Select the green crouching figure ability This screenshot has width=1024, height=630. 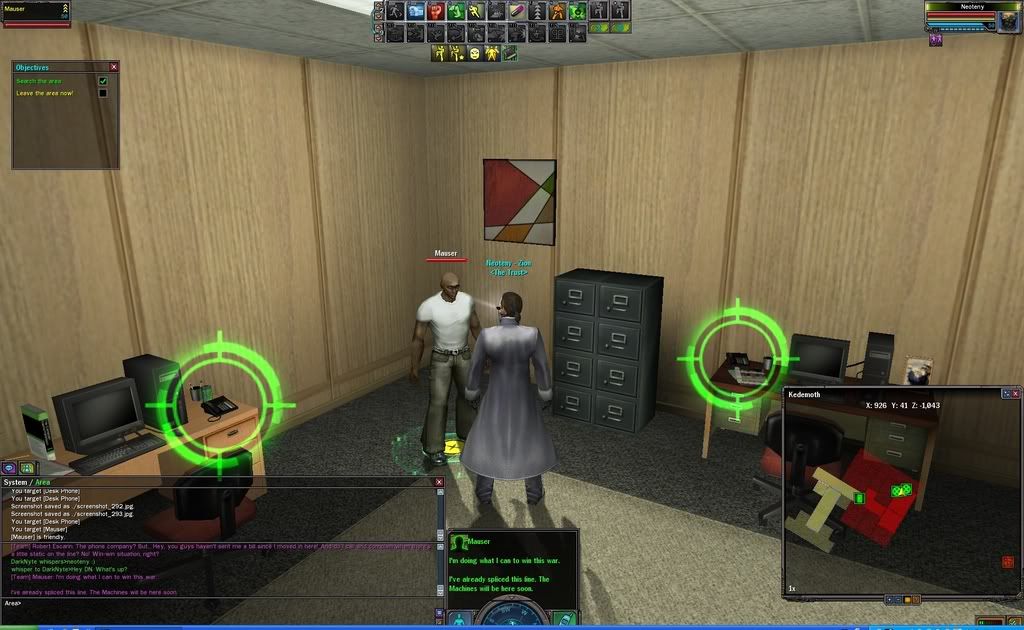click(x=455, y=12)
